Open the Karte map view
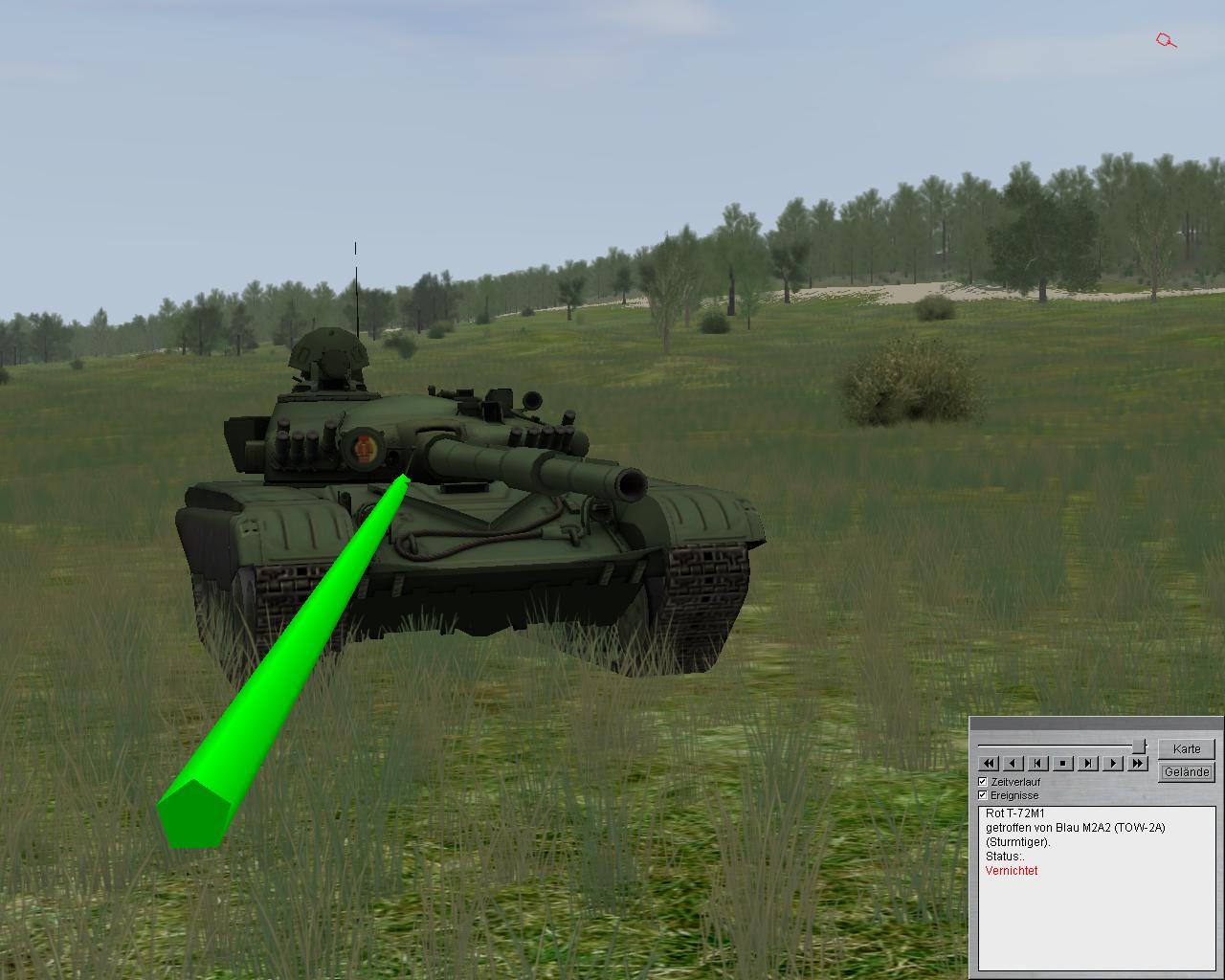1225x980 pixels. point(1186,748)
